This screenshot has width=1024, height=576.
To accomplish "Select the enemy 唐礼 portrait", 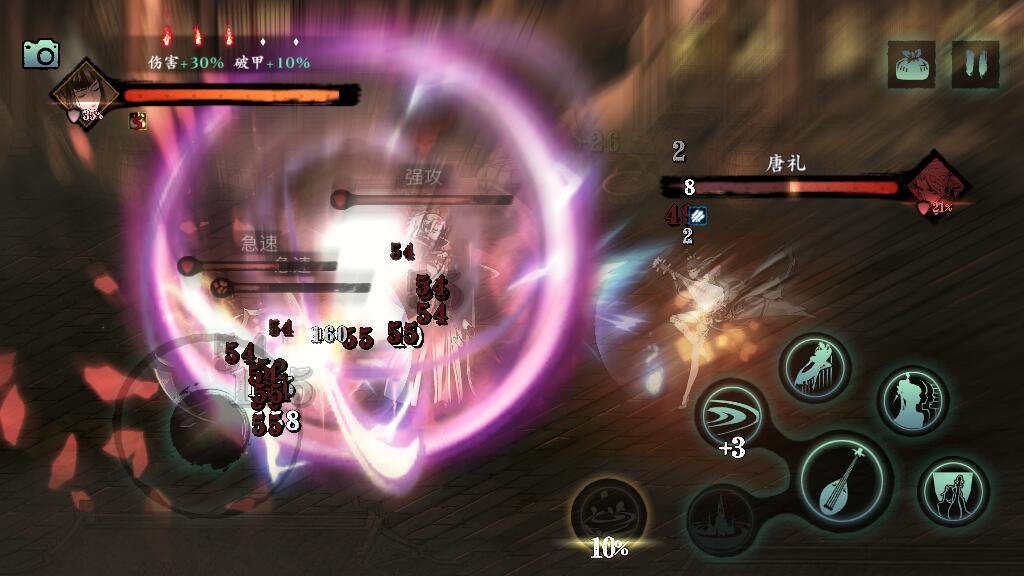I will [x=937, y=185].
